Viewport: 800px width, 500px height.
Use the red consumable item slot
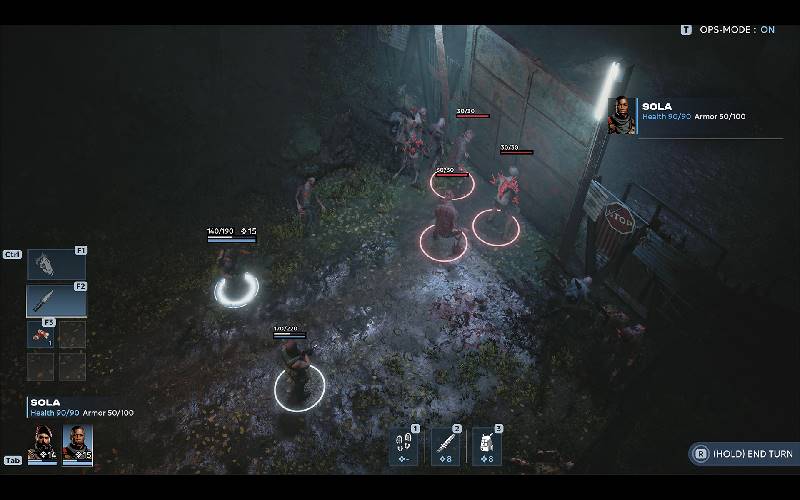41,334
